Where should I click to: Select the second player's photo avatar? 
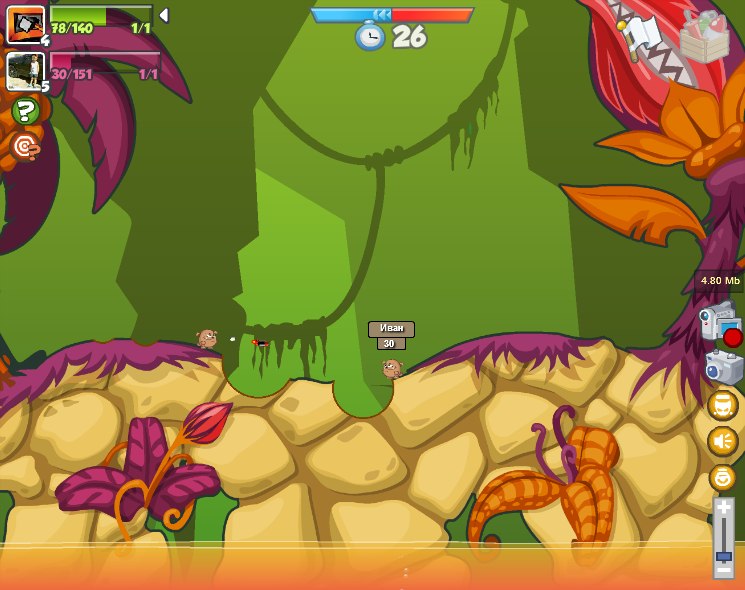pyautogui.click(x=24, y=71)
